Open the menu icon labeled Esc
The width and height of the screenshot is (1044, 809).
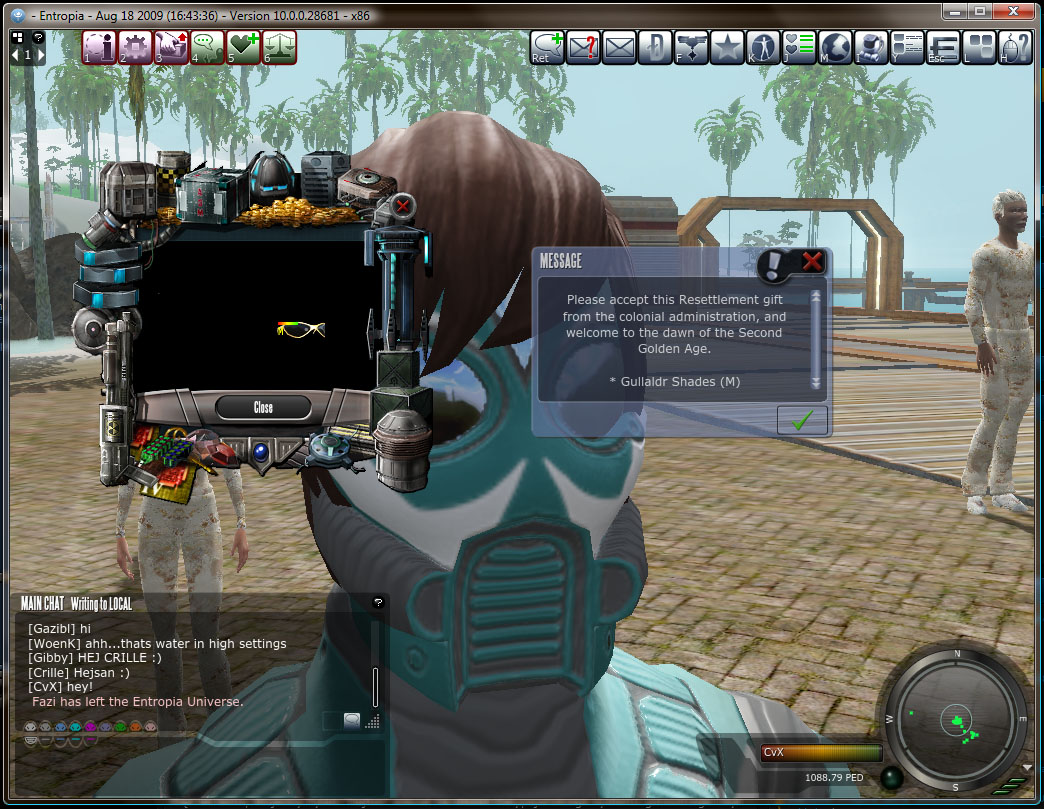coord(943,47)
